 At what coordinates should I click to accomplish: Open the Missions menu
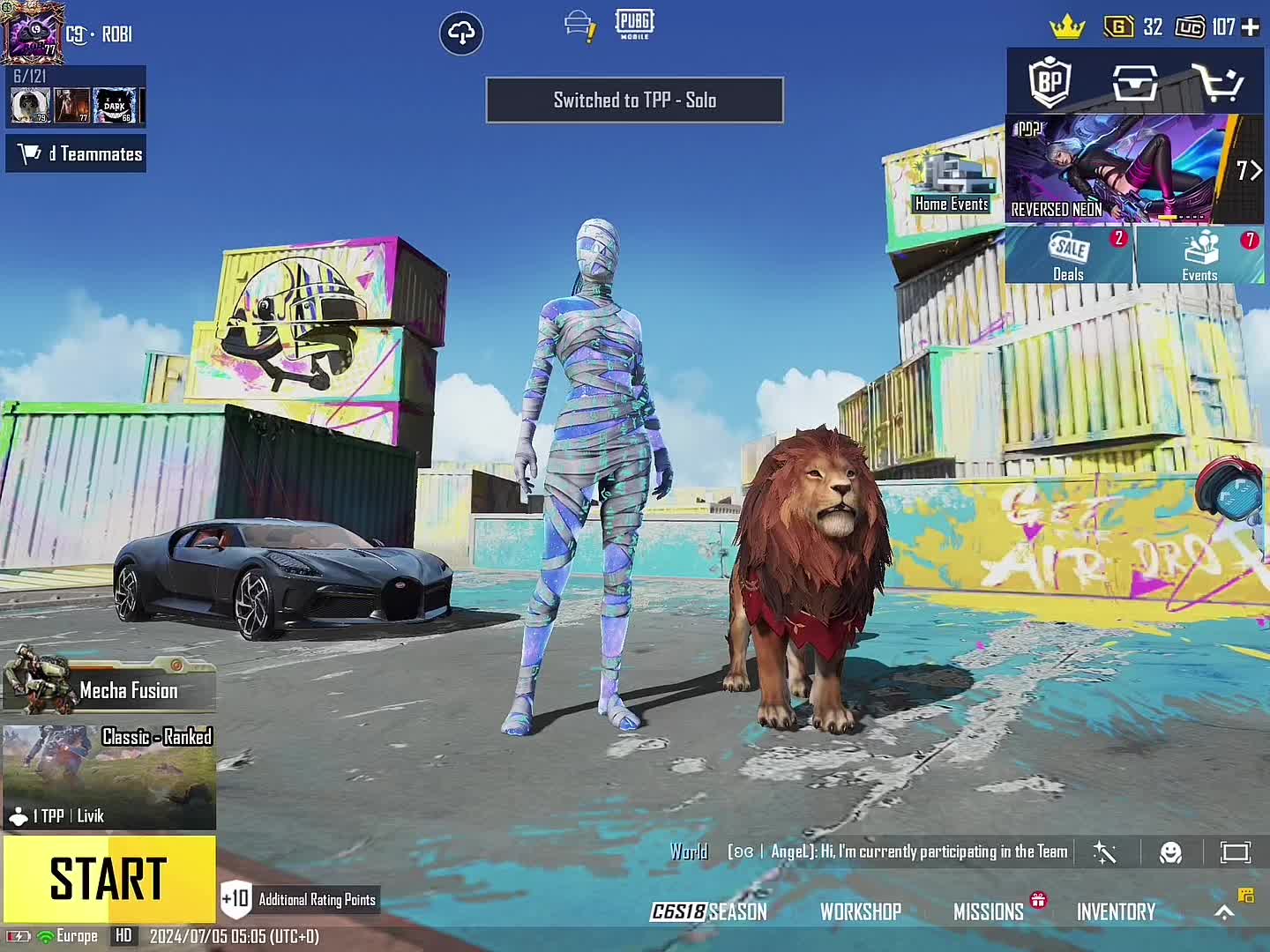click(x=989, y=911)
